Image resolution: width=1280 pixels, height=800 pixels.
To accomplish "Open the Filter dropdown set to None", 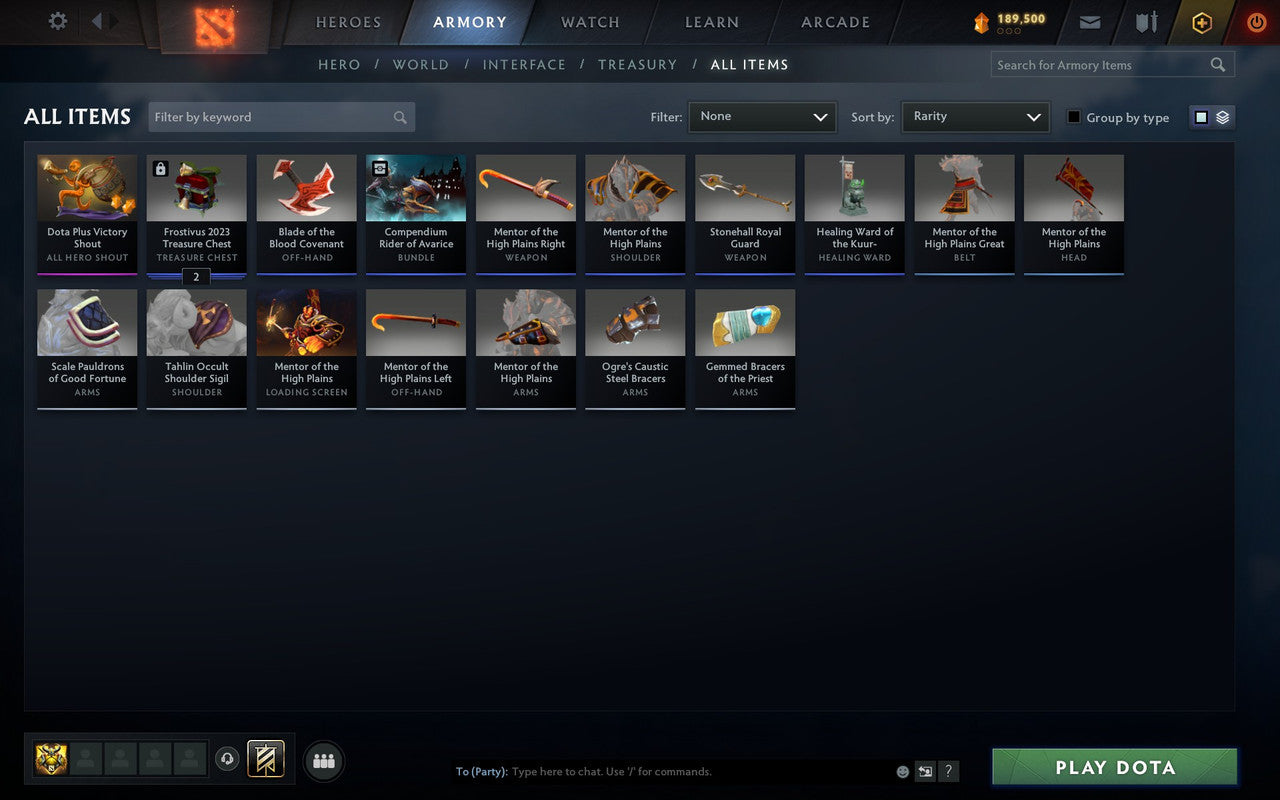I will [762, 117].
